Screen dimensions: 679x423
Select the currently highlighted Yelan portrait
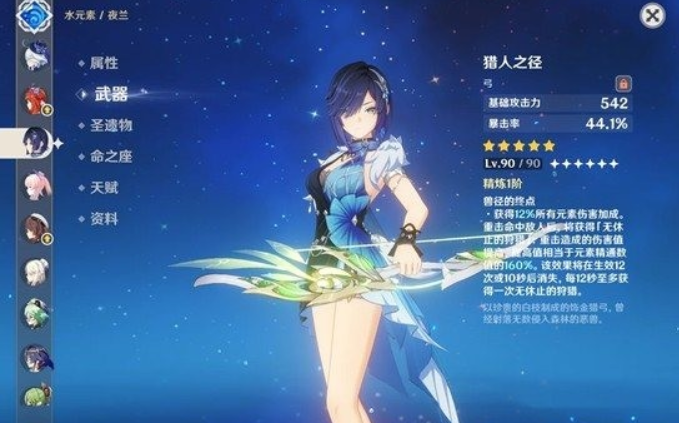tap(36, 142)
